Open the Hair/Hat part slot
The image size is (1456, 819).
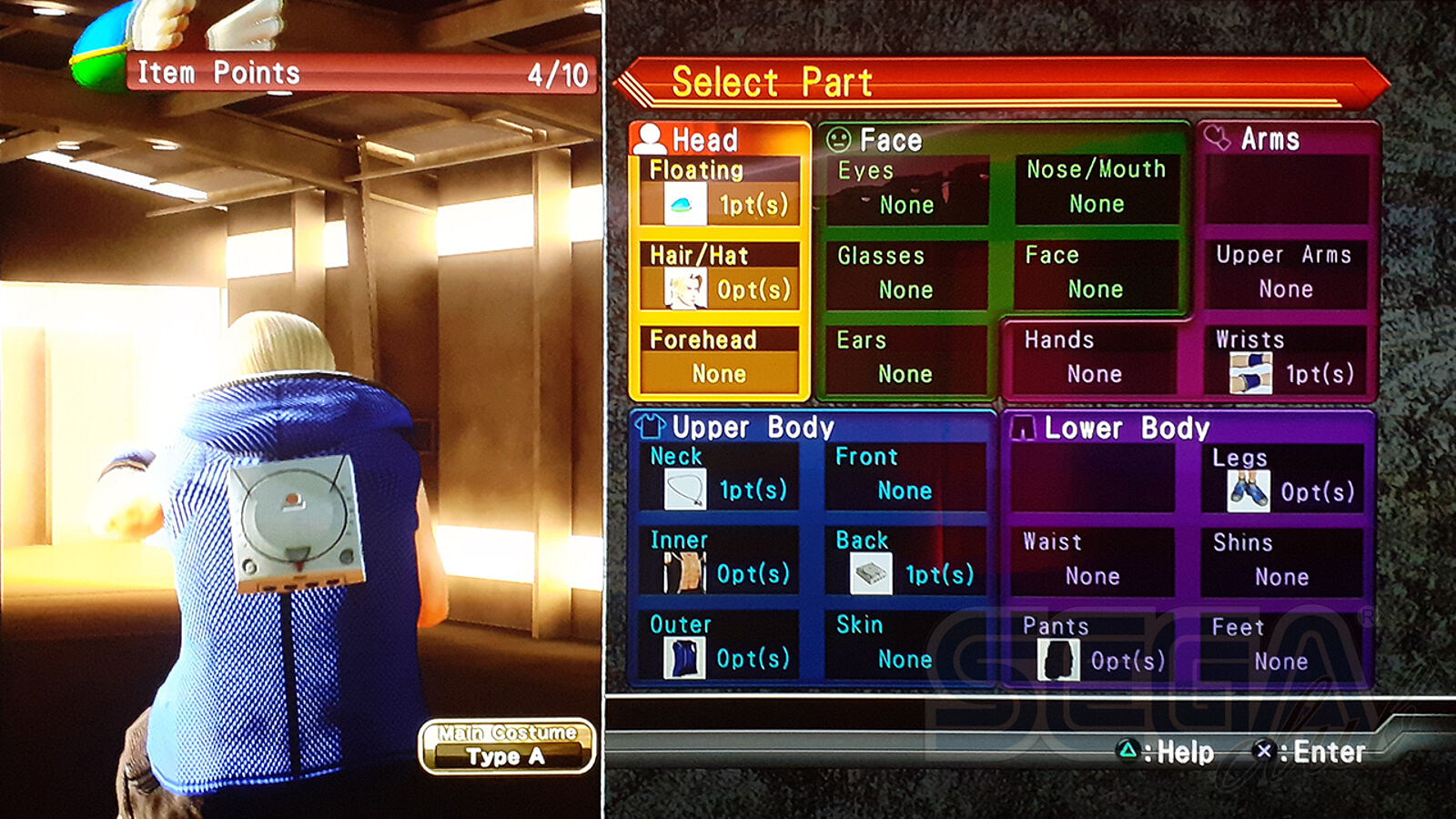(x=719, y=276)
